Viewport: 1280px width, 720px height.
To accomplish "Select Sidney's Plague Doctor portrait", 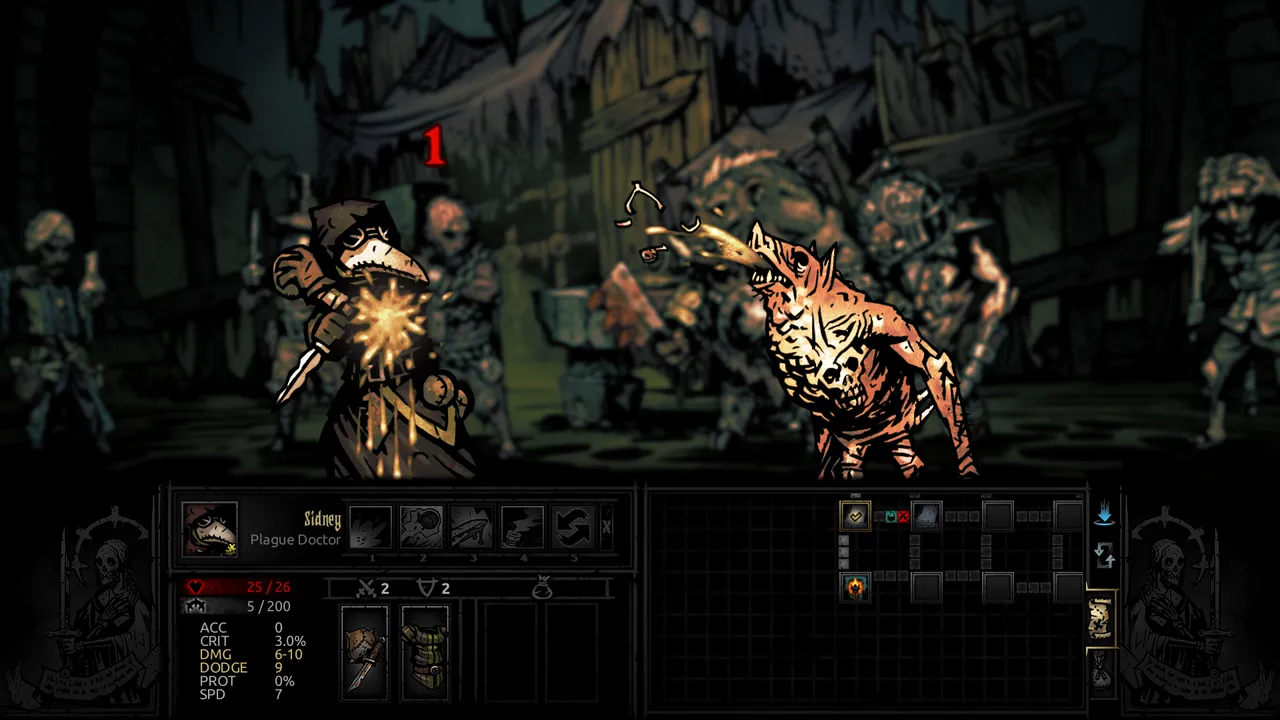I will click(210, 528).
